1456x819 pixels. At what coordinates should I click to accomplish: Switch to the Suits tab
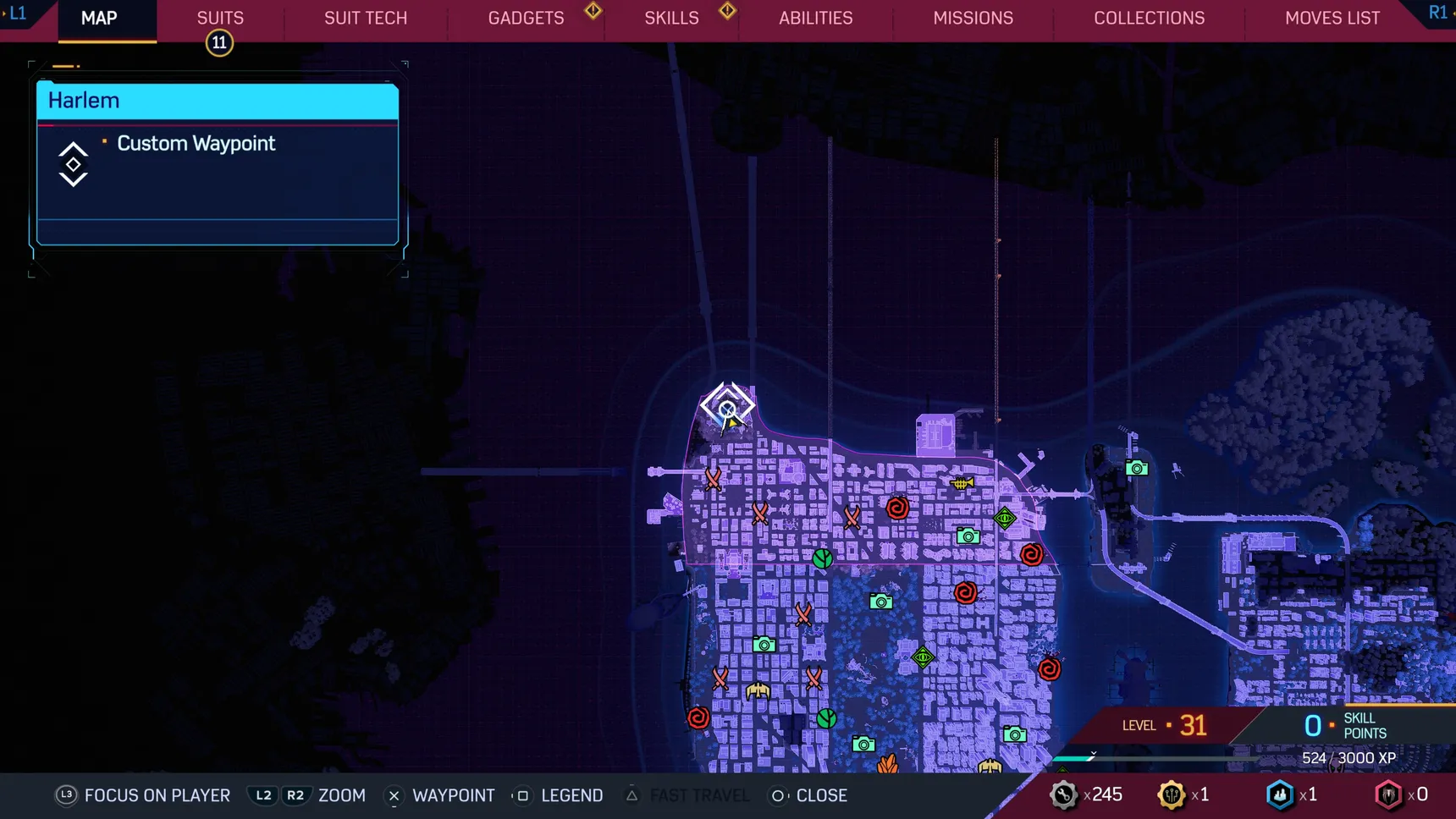(220, 18)
